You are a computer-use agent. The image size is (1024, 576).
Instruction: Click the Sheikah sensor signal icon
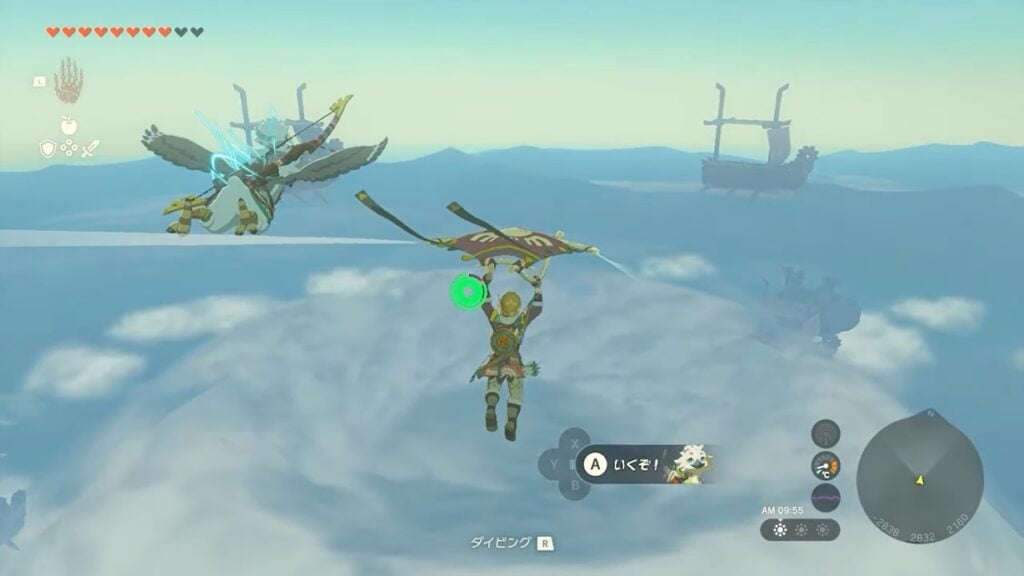tap(825, 433)
